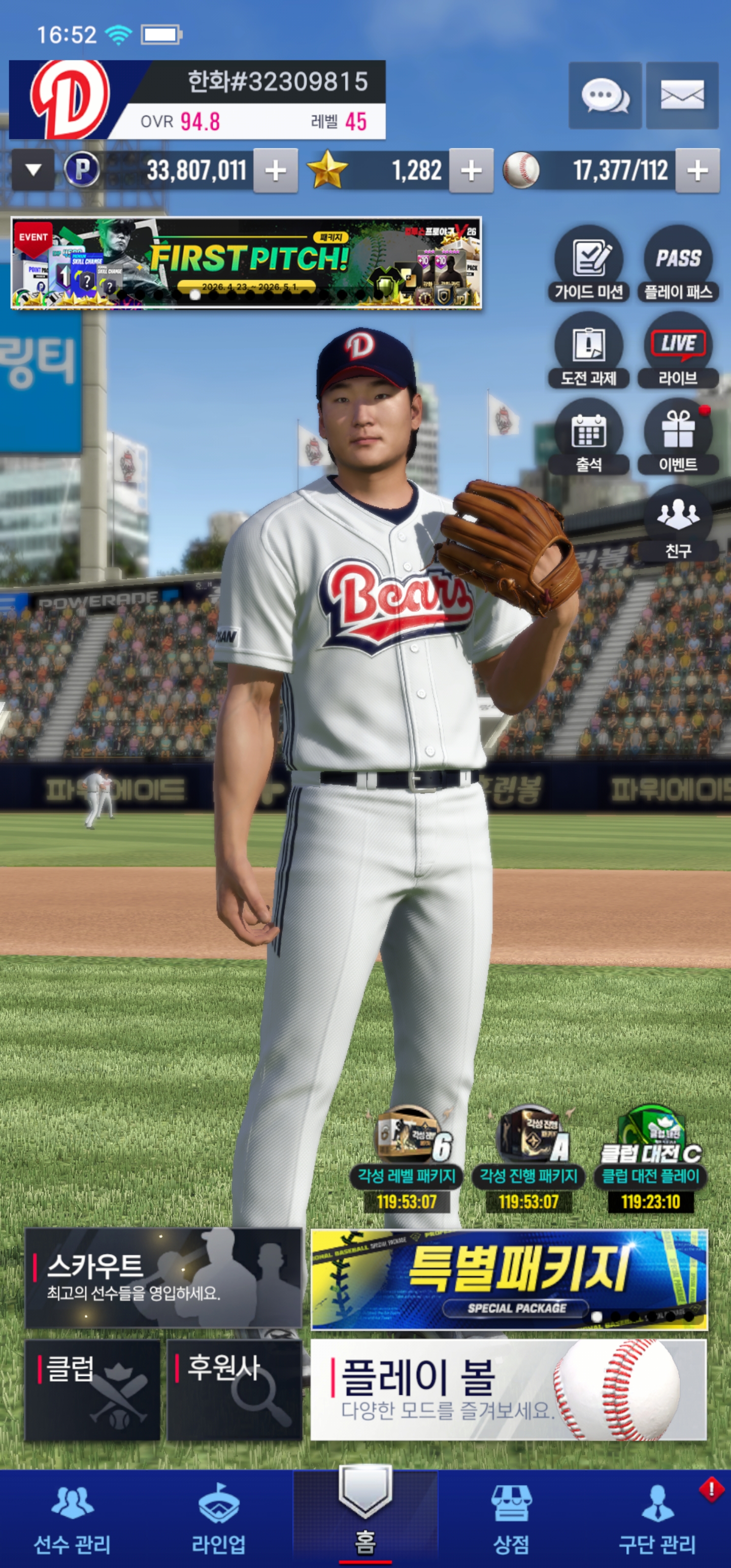Open the chat speech bubble icon
The image size is (731, 1568).
tap(605, 95)
